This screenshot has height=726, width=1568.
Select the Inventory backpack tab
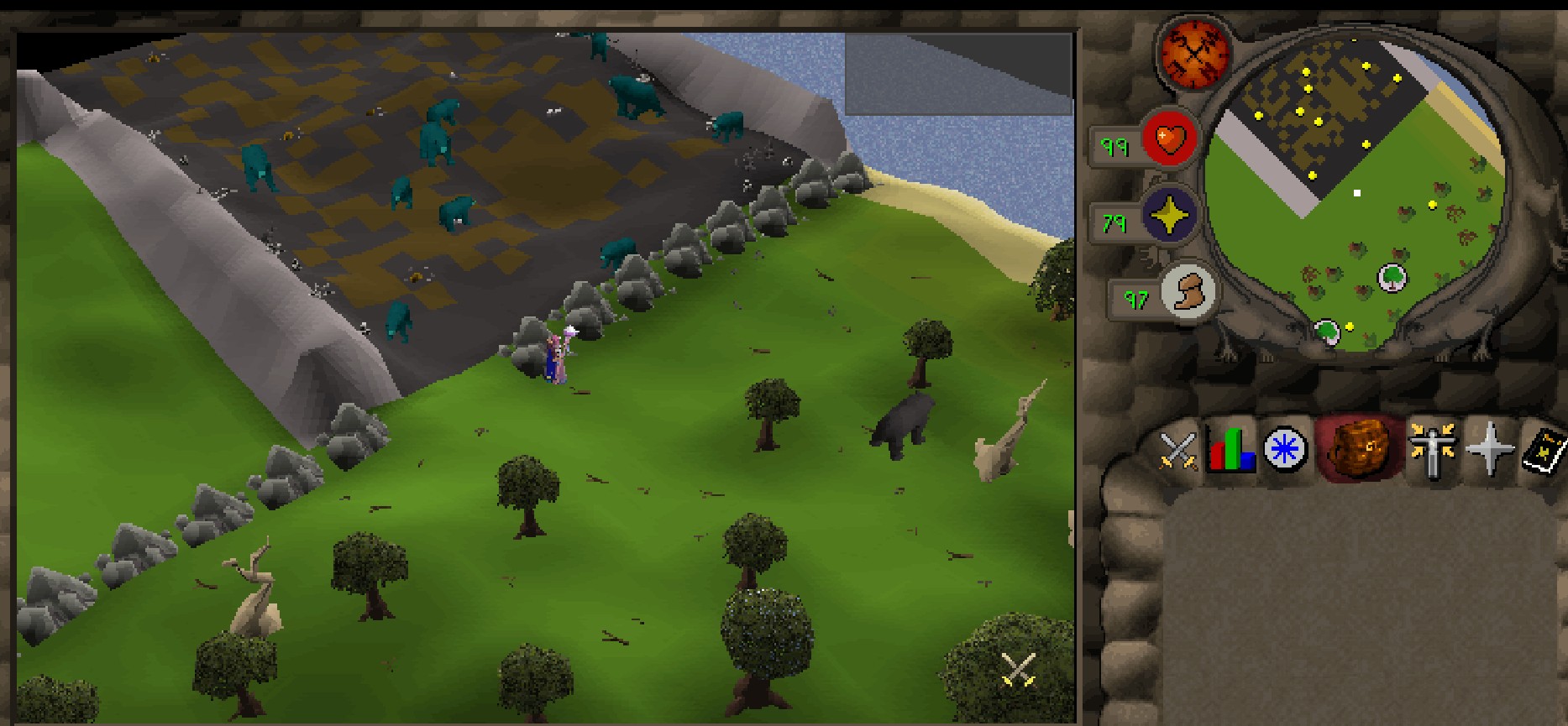pos(1355,447)
